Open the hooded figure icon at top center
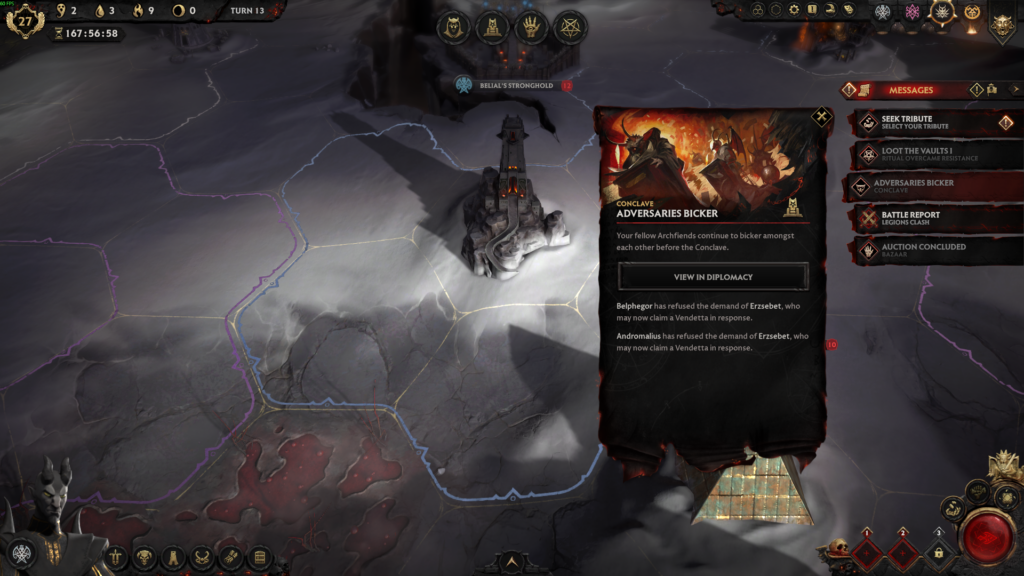This screenshot has height=576, width=1024. click(x=453, y=26)
